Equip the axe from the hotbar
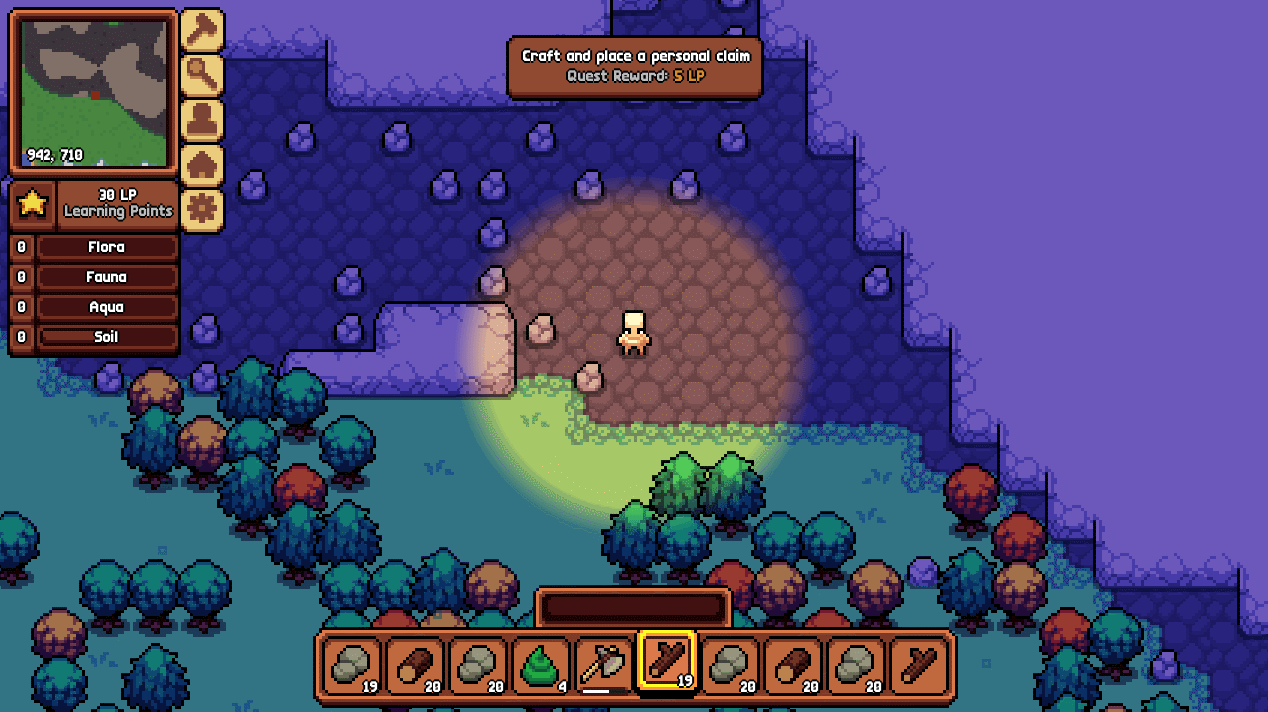The height and width of the screenshot is (712, 1268). pos(604,664)
